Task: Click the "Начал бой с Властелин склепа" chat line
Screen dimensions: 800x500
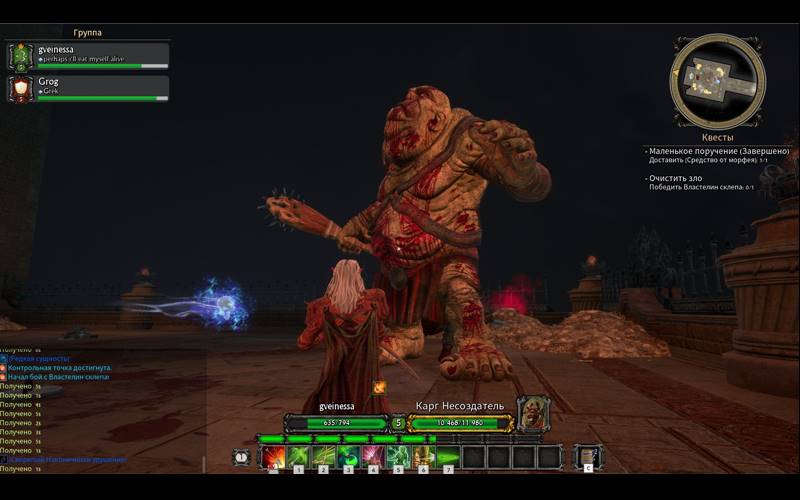Action: tap(60, 377)
